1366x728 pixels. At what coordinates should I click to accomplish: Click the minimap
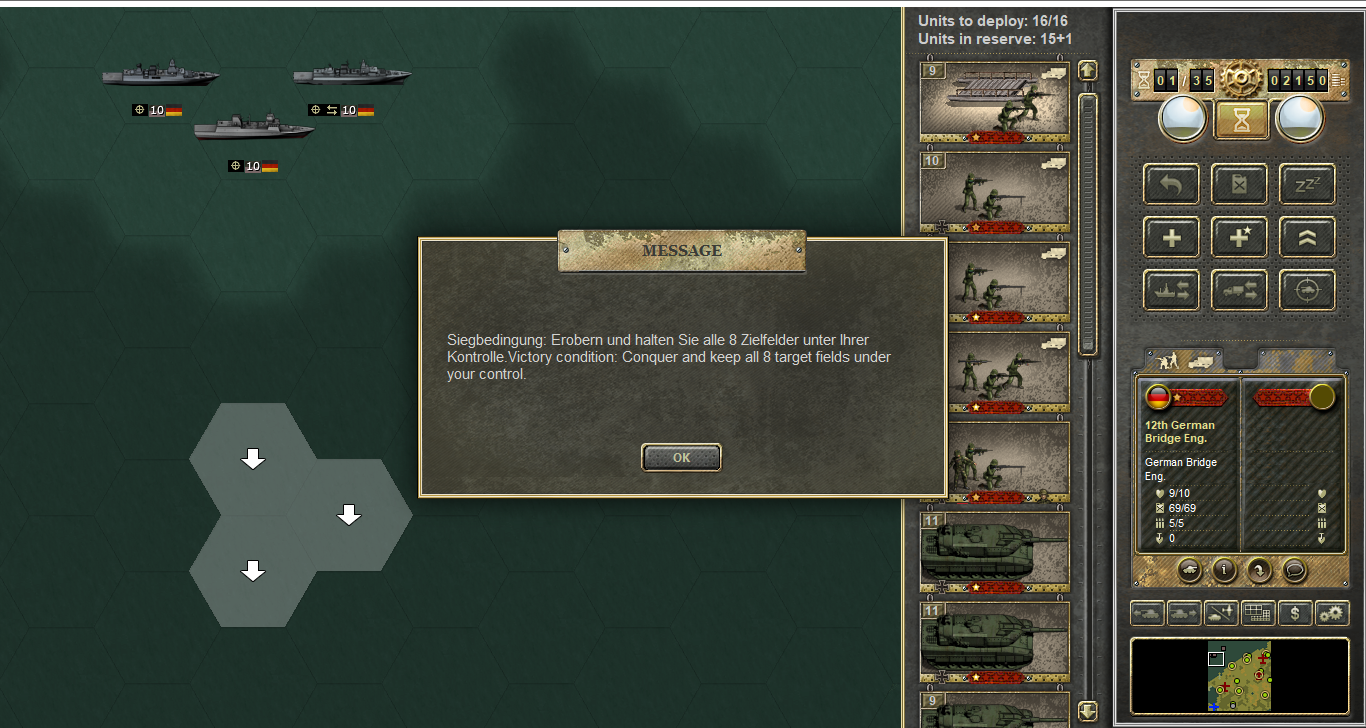coord(1240,676)
